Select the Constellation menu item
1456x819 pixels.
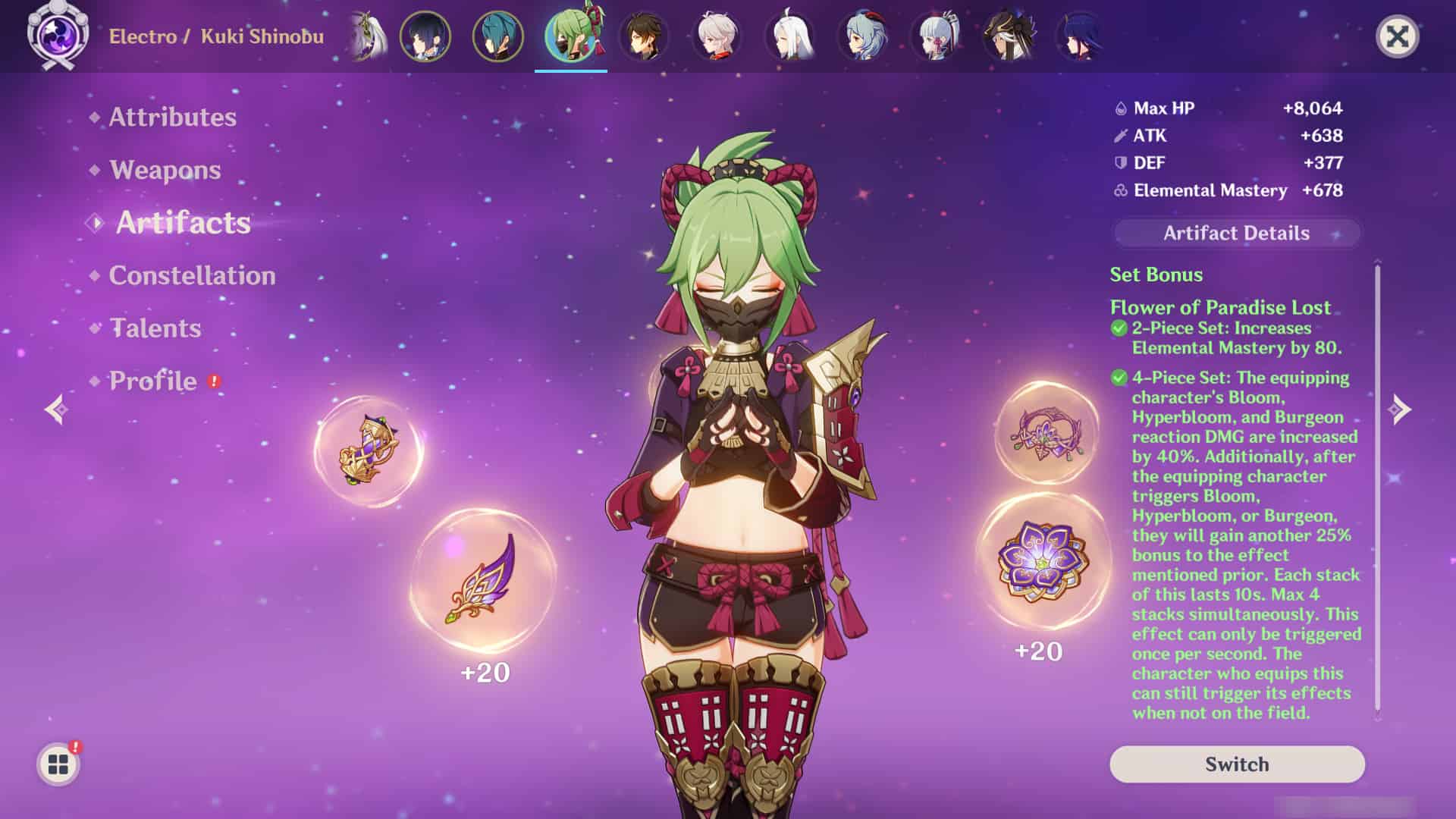[191, 276]
